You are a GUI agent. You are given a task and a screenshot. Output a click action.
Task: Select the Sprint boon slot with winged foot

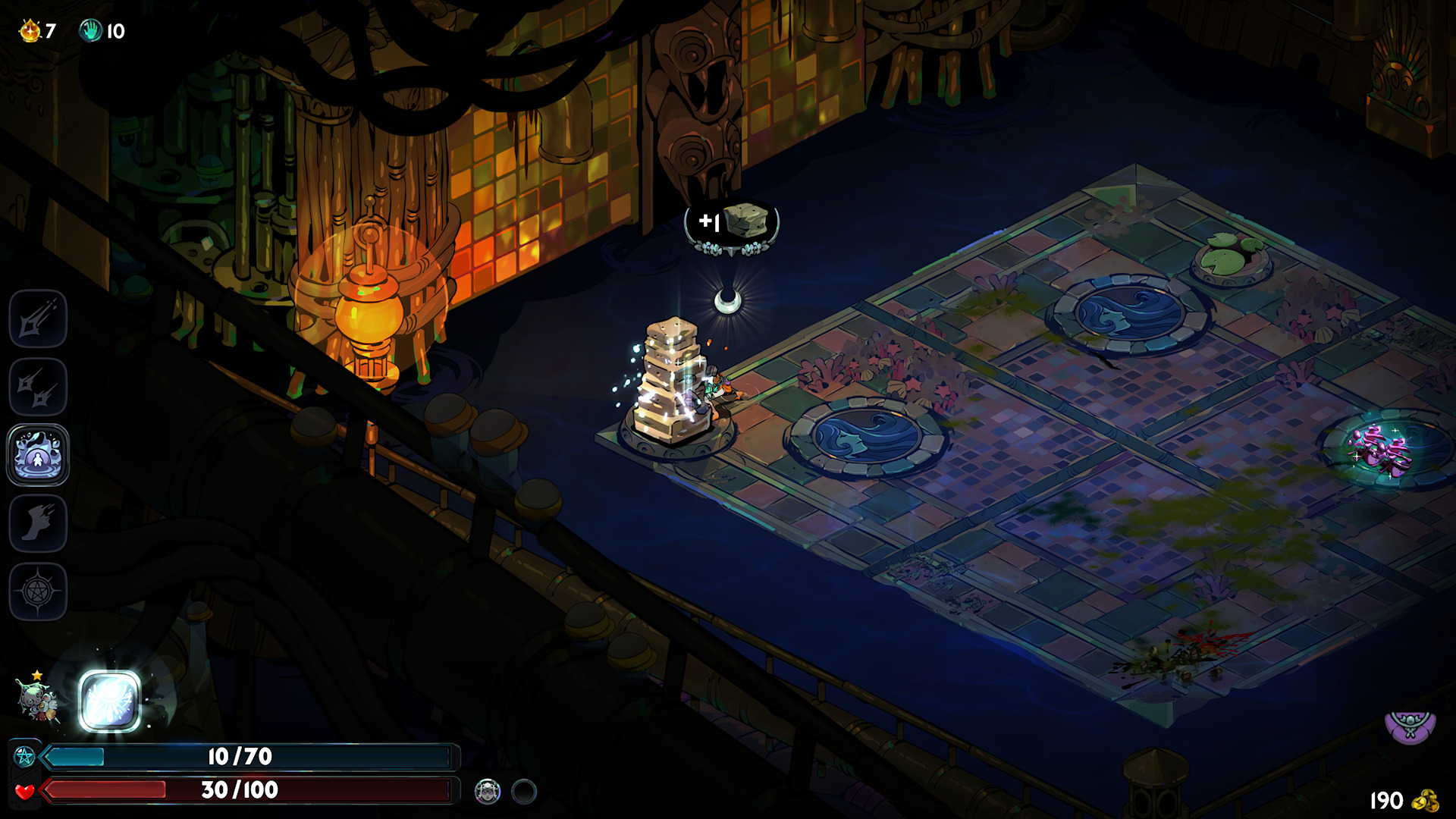(x=38, y=523)
